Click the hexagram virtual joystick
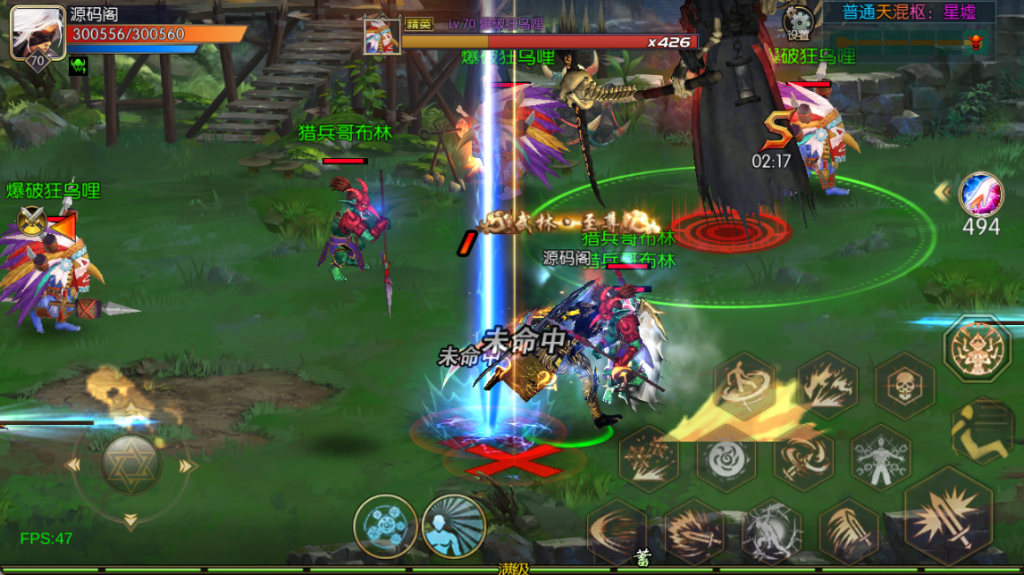The width and height of the screenshot is (1024, 575). pos(129,463)
